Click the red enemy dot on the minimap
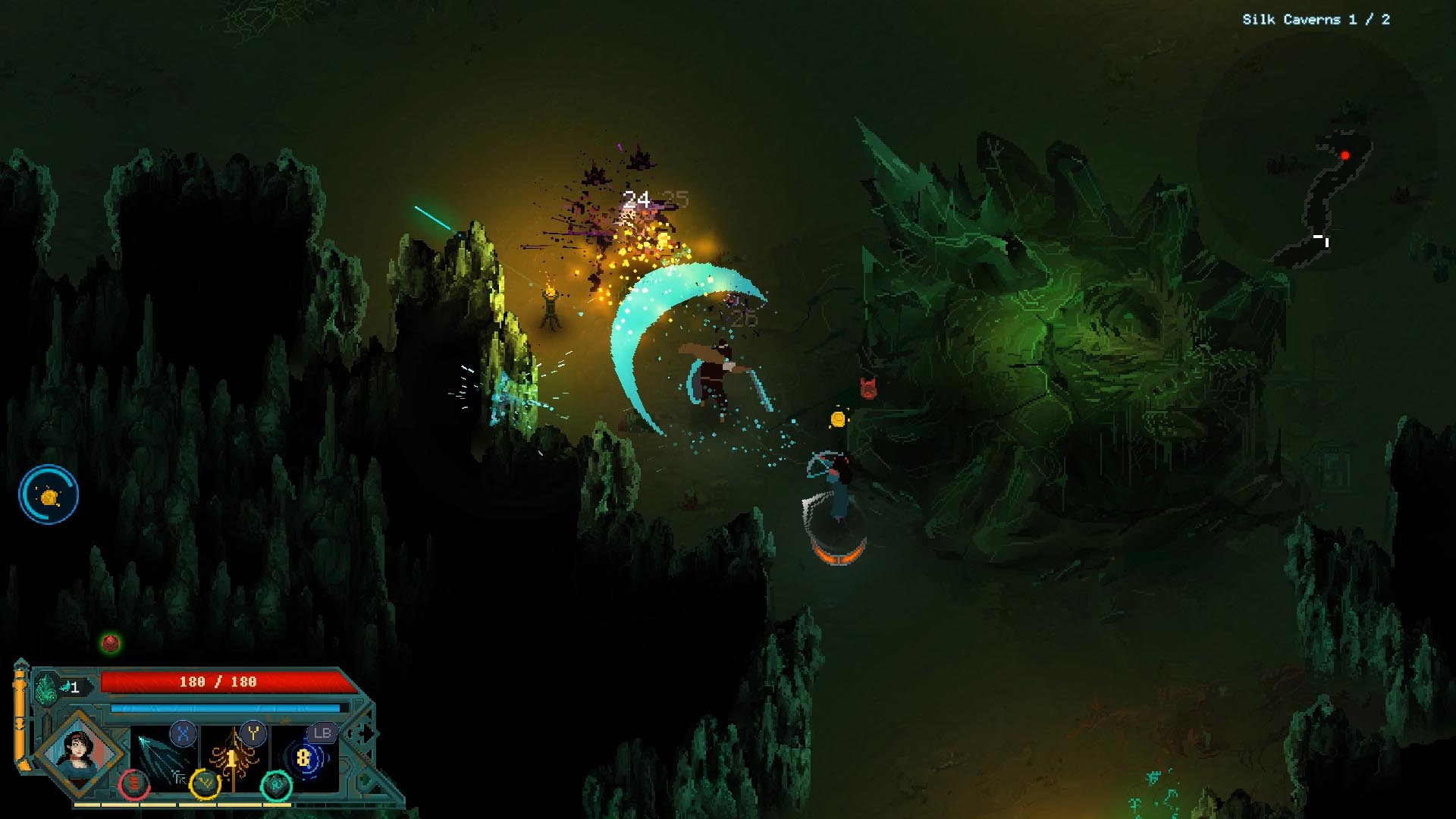The height and width of the screenshot is (819, 1456). pyautogui.click(x=1345, y=155)
